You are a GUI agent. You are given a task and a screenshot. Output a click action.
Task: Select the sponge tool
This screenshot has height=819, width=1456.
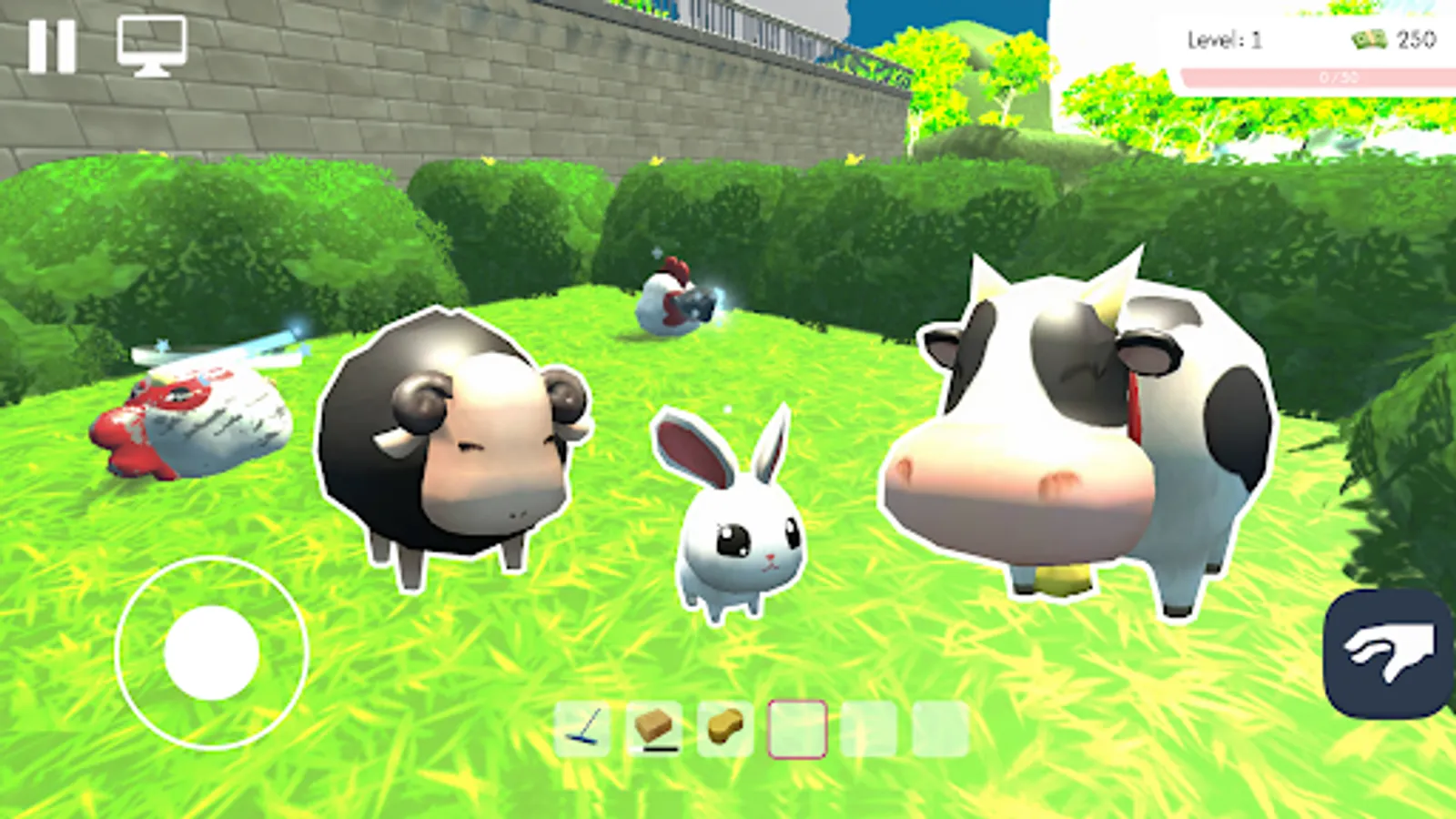point(723,728)
